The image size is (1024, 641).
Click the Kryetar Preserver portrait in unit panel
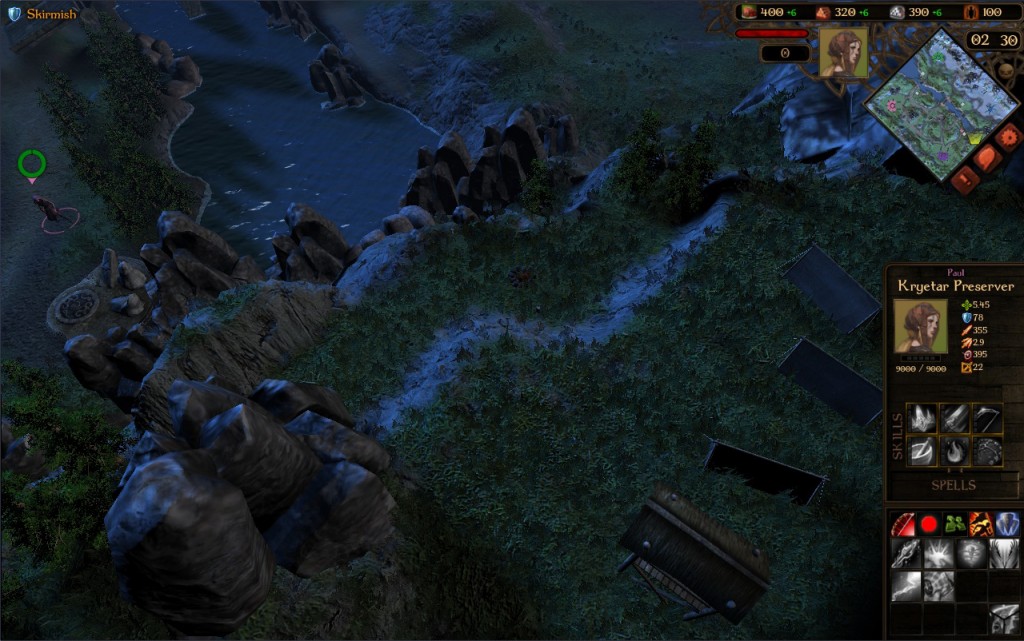(917, 327)
